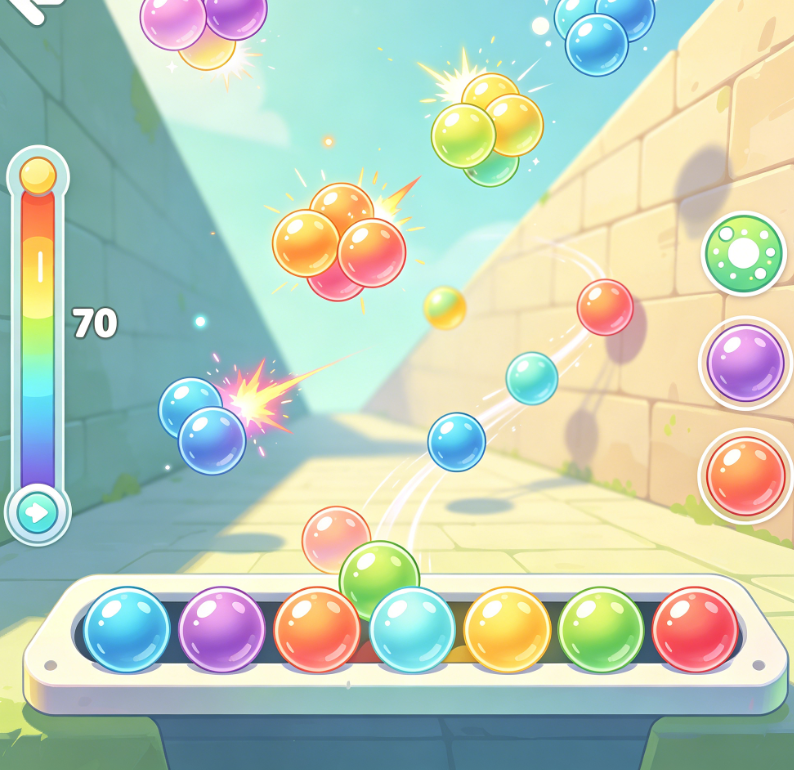Image resolution: width=794 pixels, height=770 pixels.
Task: Go back with the white arrow button
Action: coord(30,8)
